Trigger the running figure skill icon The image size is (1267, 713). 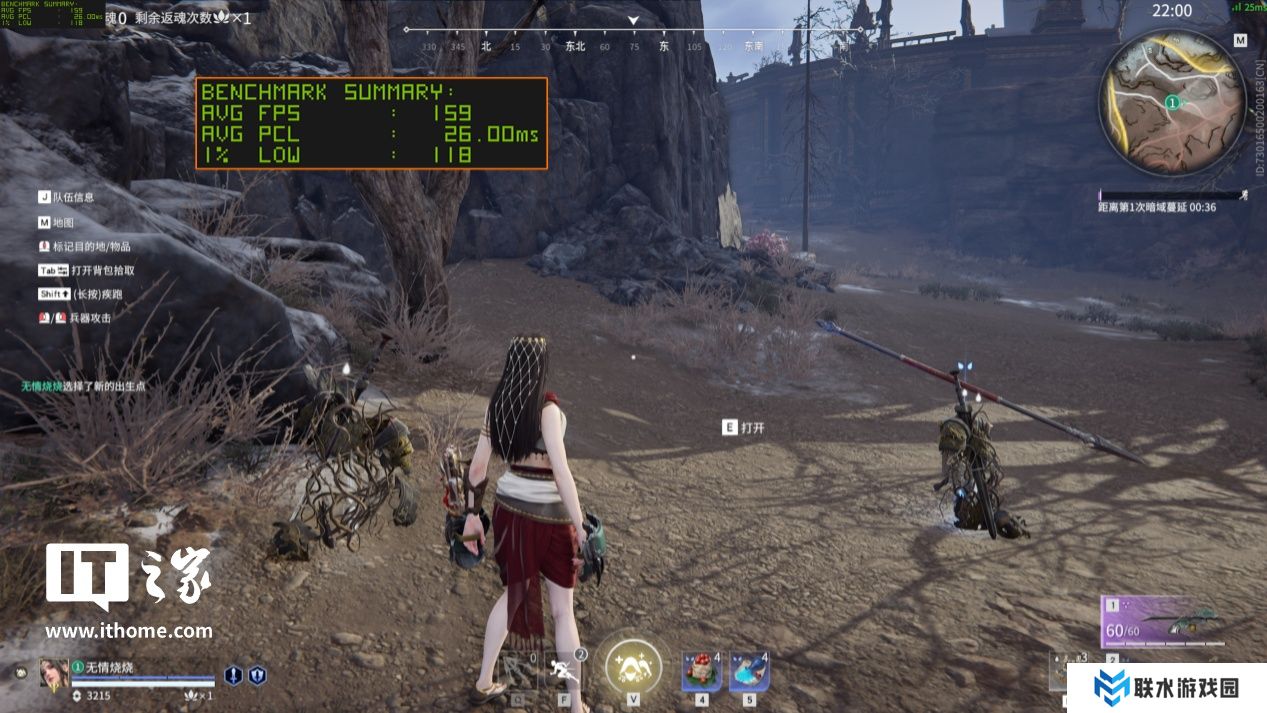tap(565, 670)
